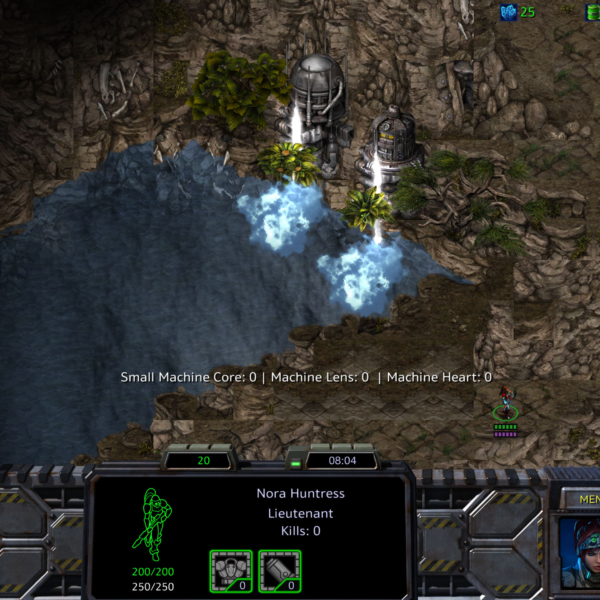This screenshot has height=600, width=600.
Task: Select Nora Huntress unit with the green selection circle
Action: click(506, 407)
